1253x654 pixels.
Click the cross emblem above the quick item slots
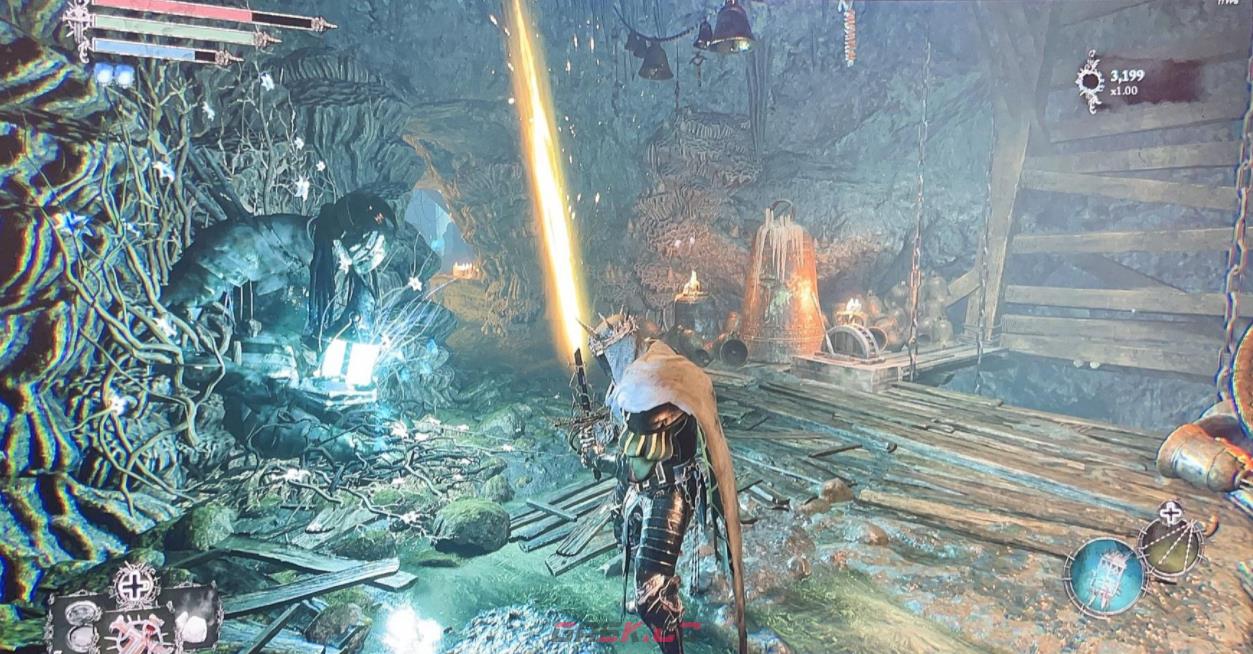tap(135, 583)
